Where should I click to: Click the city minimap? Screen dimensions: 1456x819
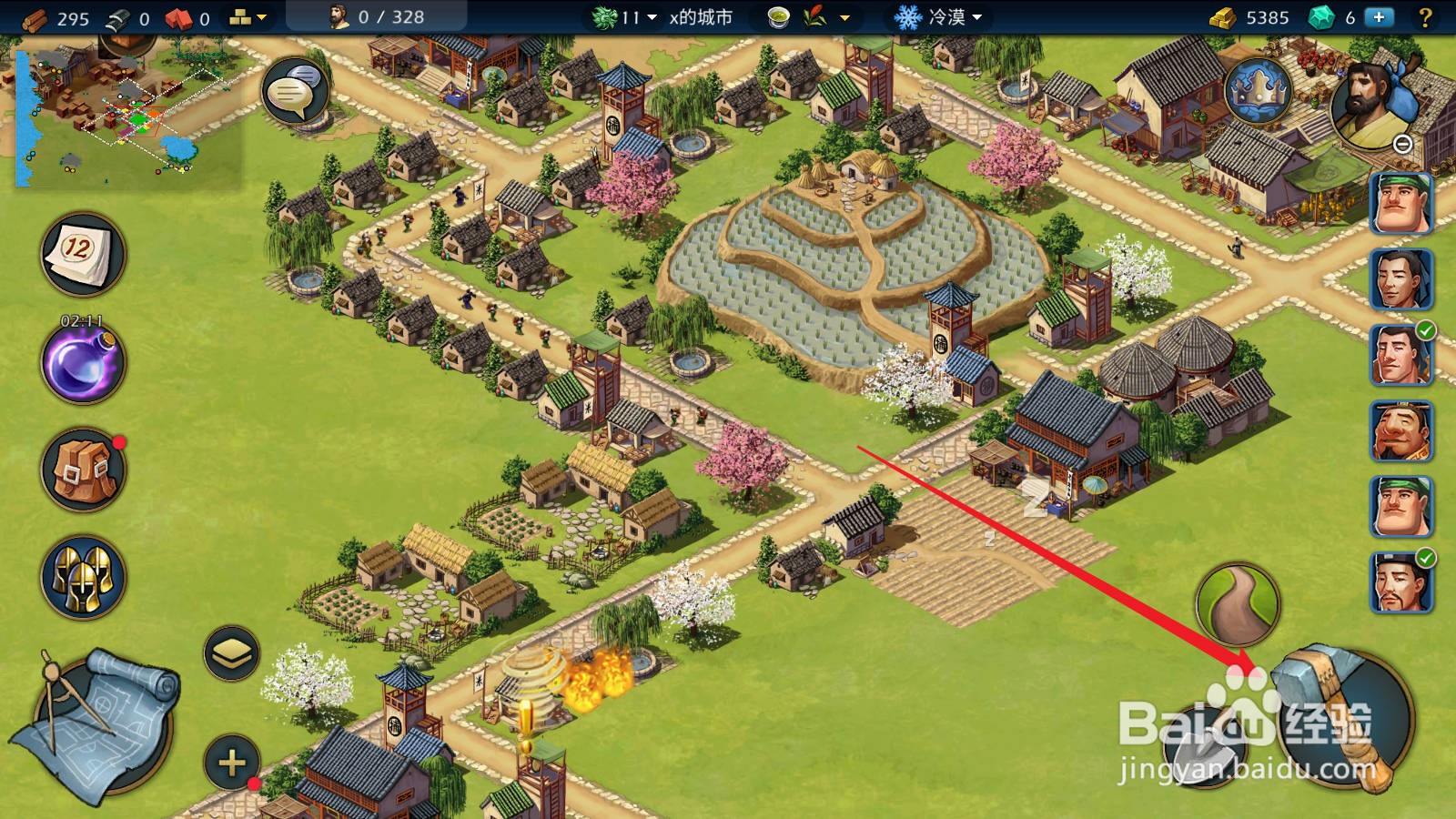[127, 114]
